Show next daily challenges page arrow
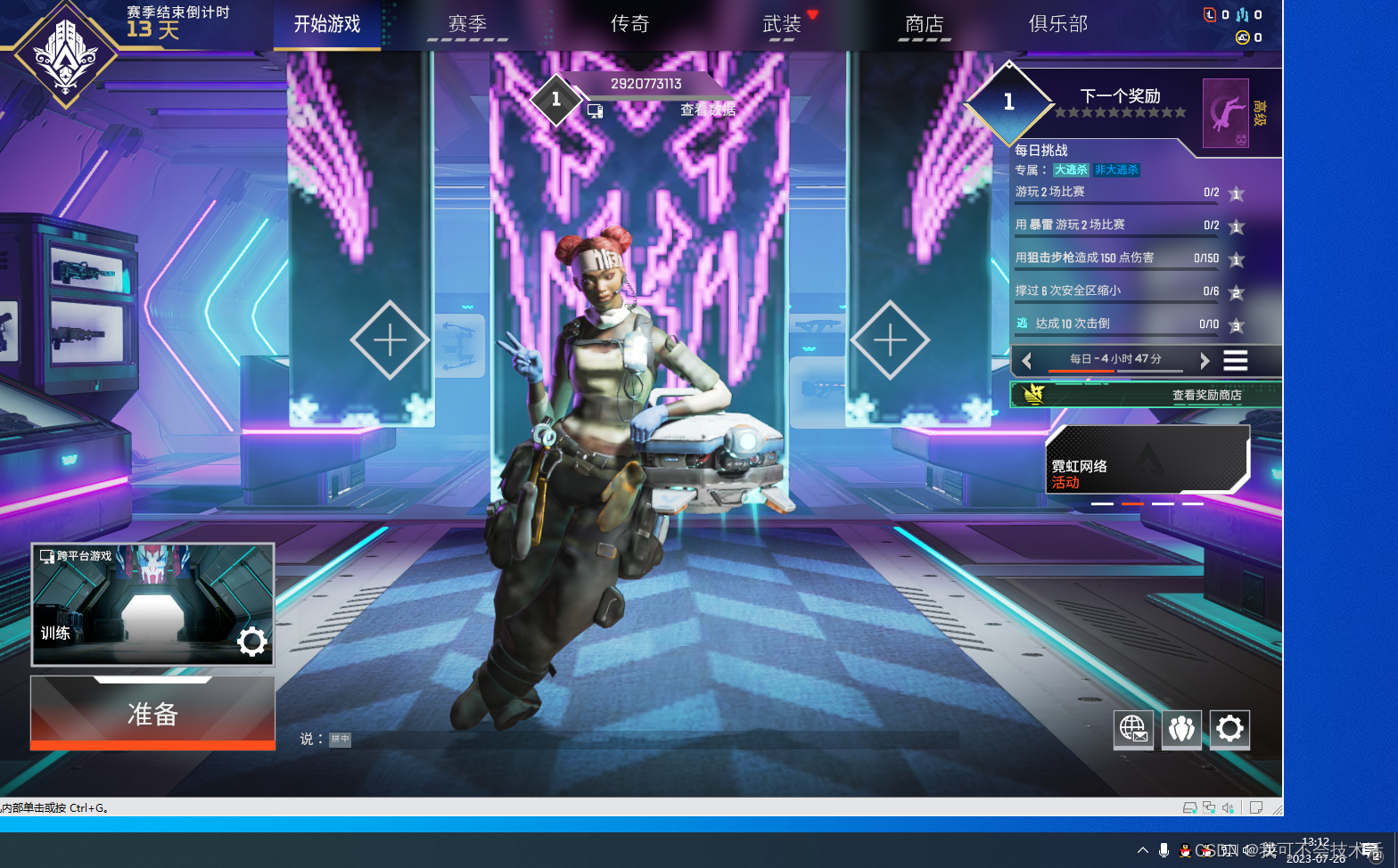The image size is (1398, 868). point(1205,360)
